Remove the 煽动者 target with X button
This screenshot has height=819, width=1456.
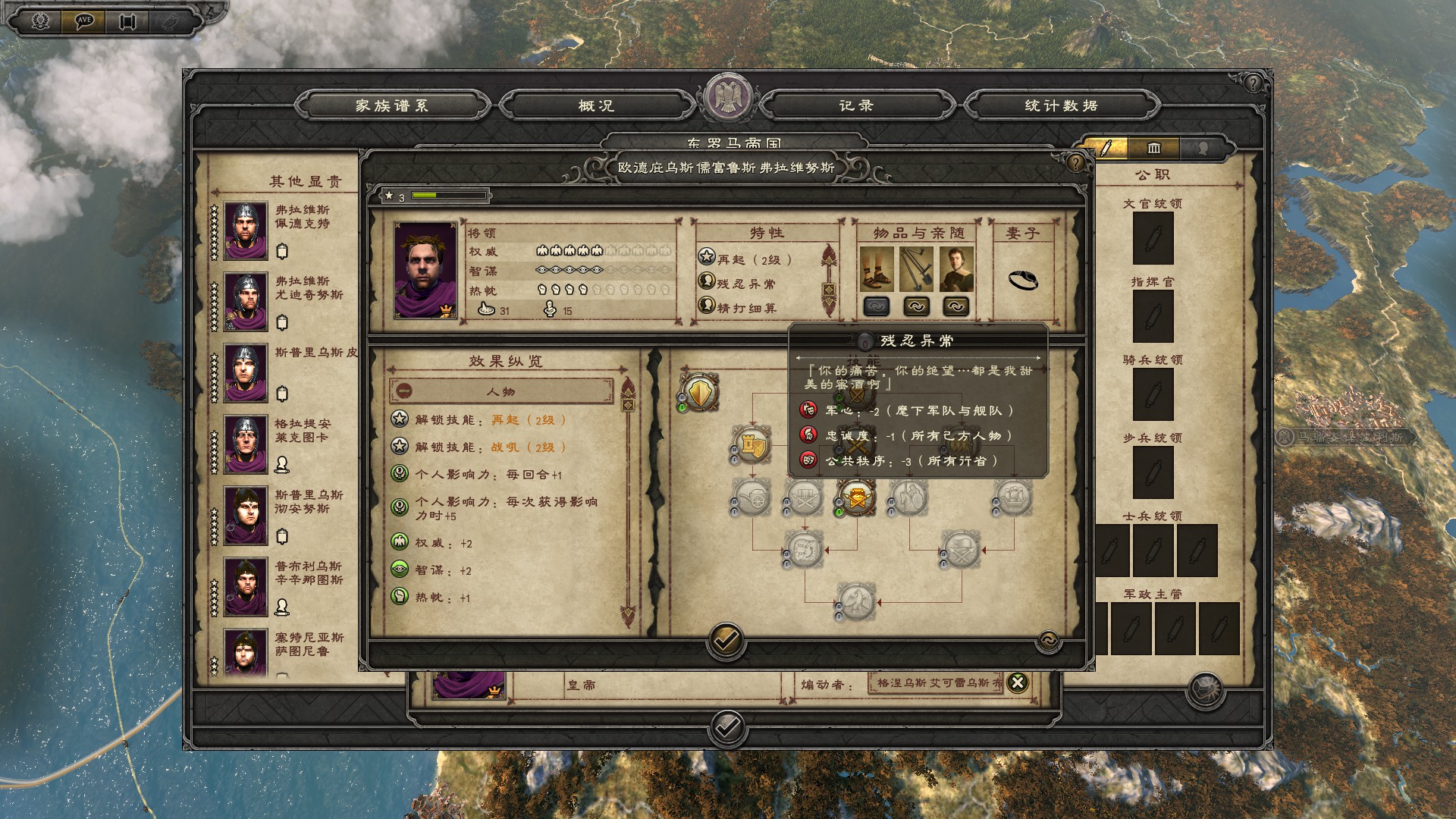pyautogui.click(x=1018, y=682)
